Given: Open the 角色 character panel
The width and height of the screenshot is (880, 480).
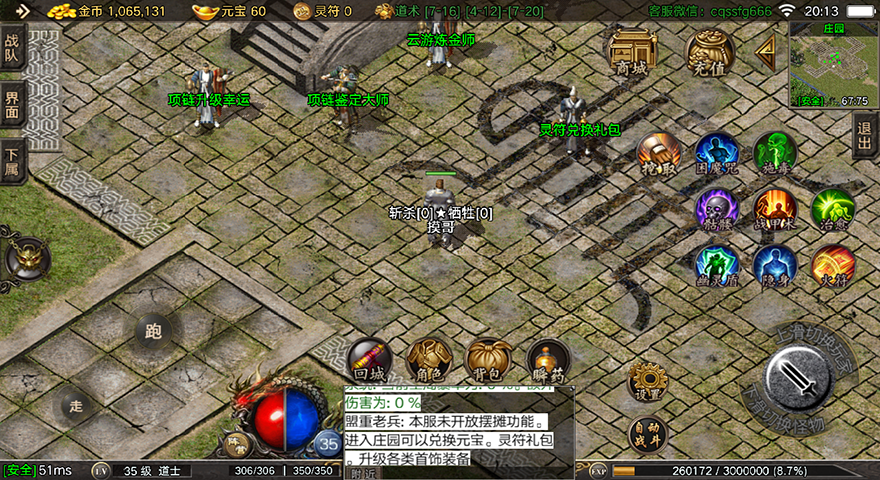Looking at the screenshot, I should [429, 360].
